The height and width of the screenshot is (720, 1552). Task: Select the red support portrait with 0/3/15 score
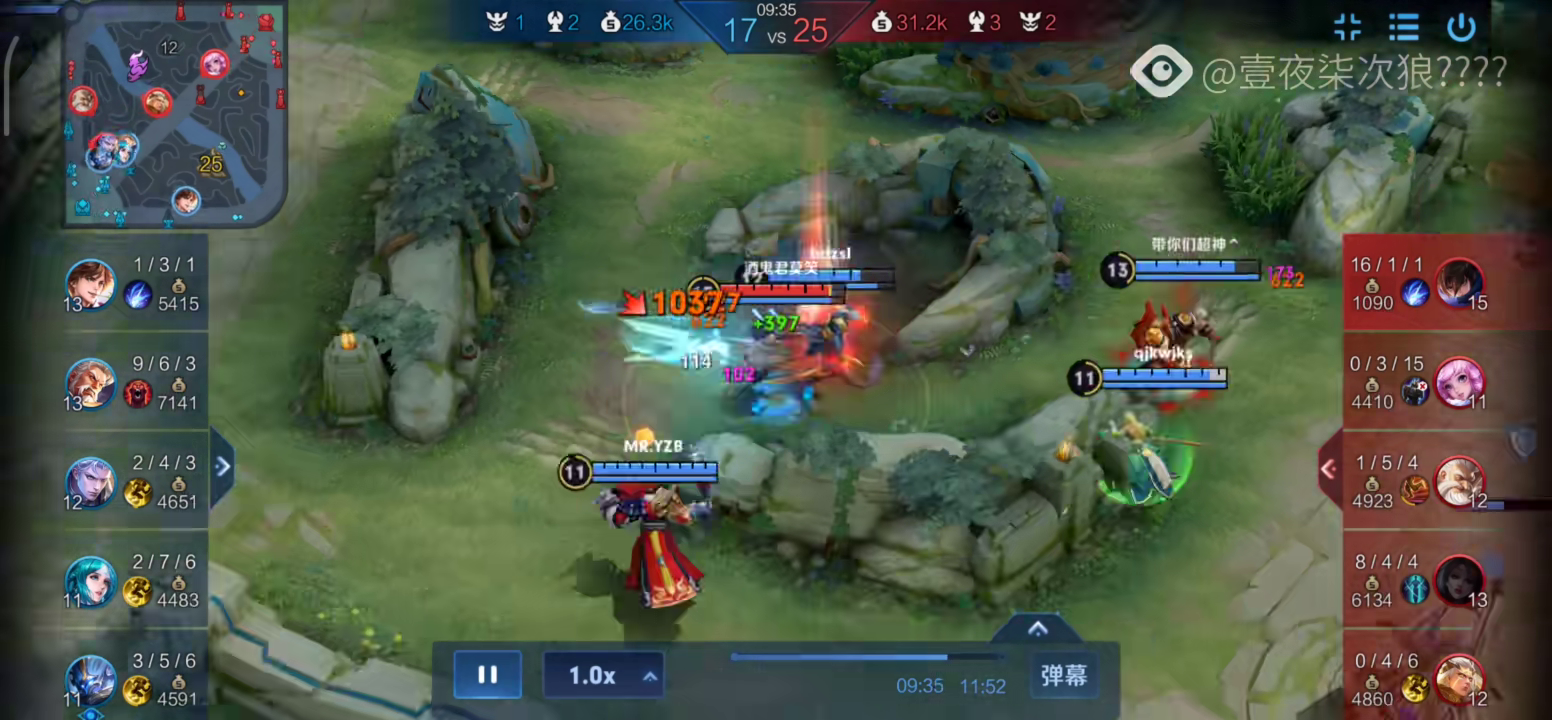pyautogui.click(x=1460, y=383)
